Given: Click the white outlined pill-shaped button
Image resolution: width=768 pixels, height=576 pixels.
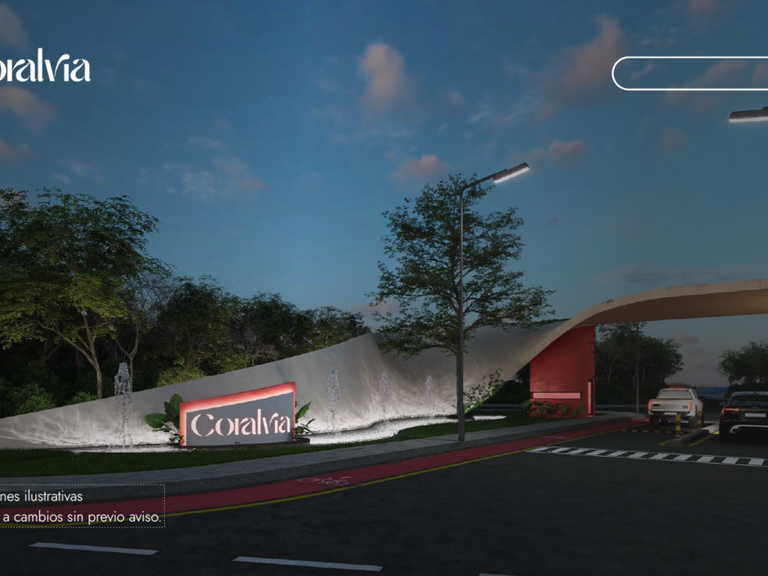Looking at the screenshot, I should click(x=690, y=73).
